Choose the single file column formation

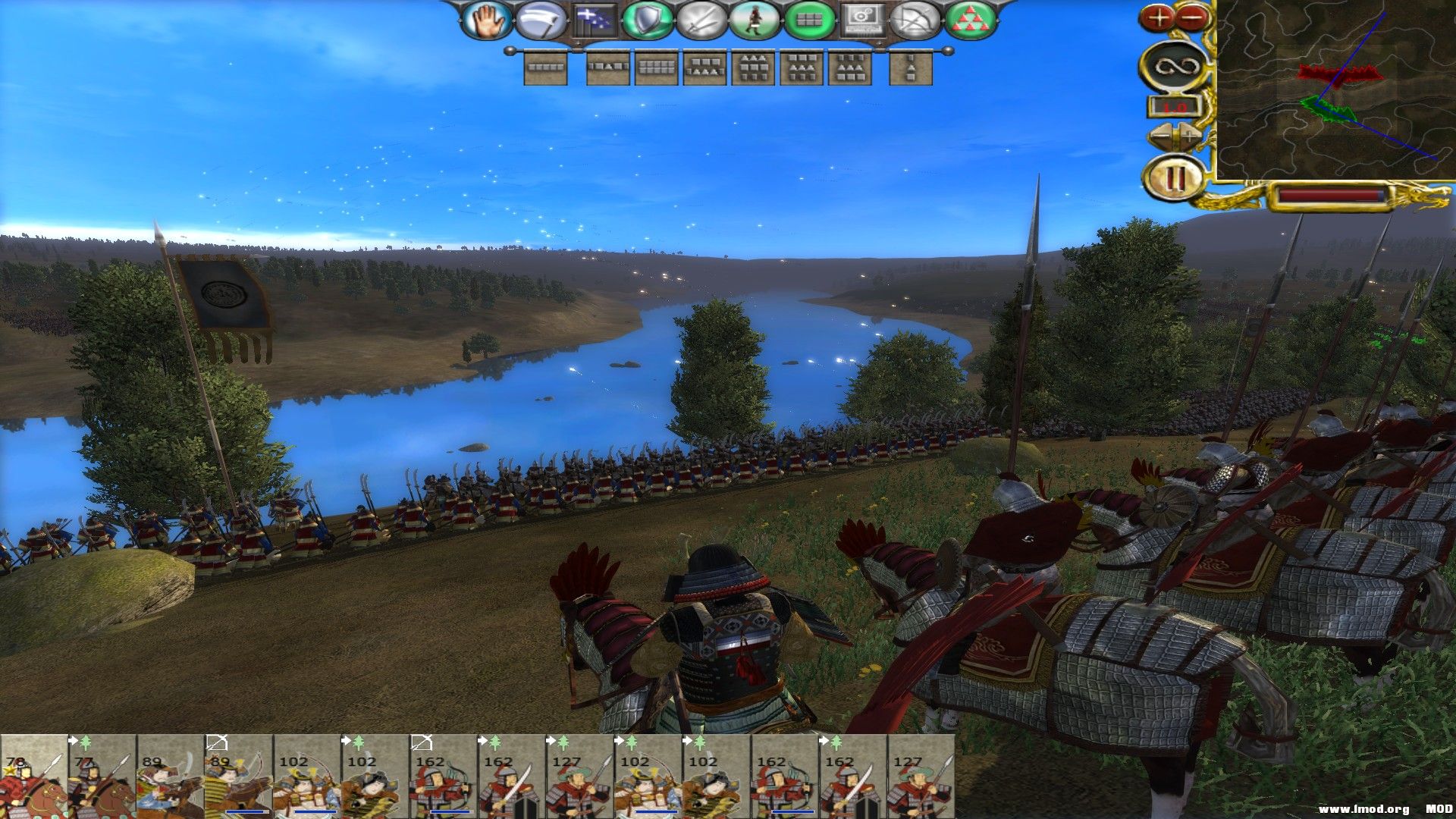tap(910, 67)
